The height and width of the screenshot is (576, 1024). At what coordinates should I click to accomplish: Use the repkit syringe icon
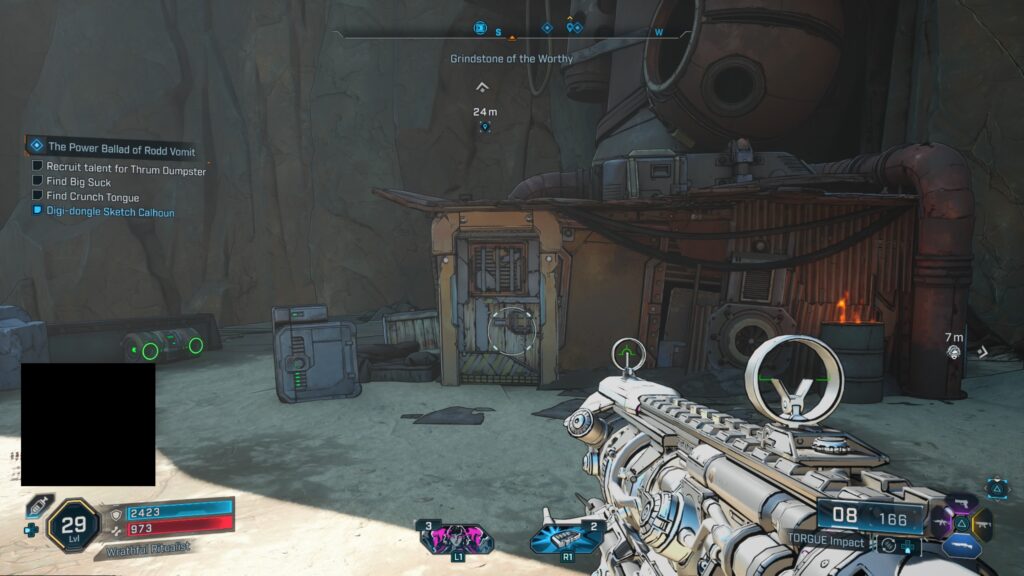click(x=38, y=506)
